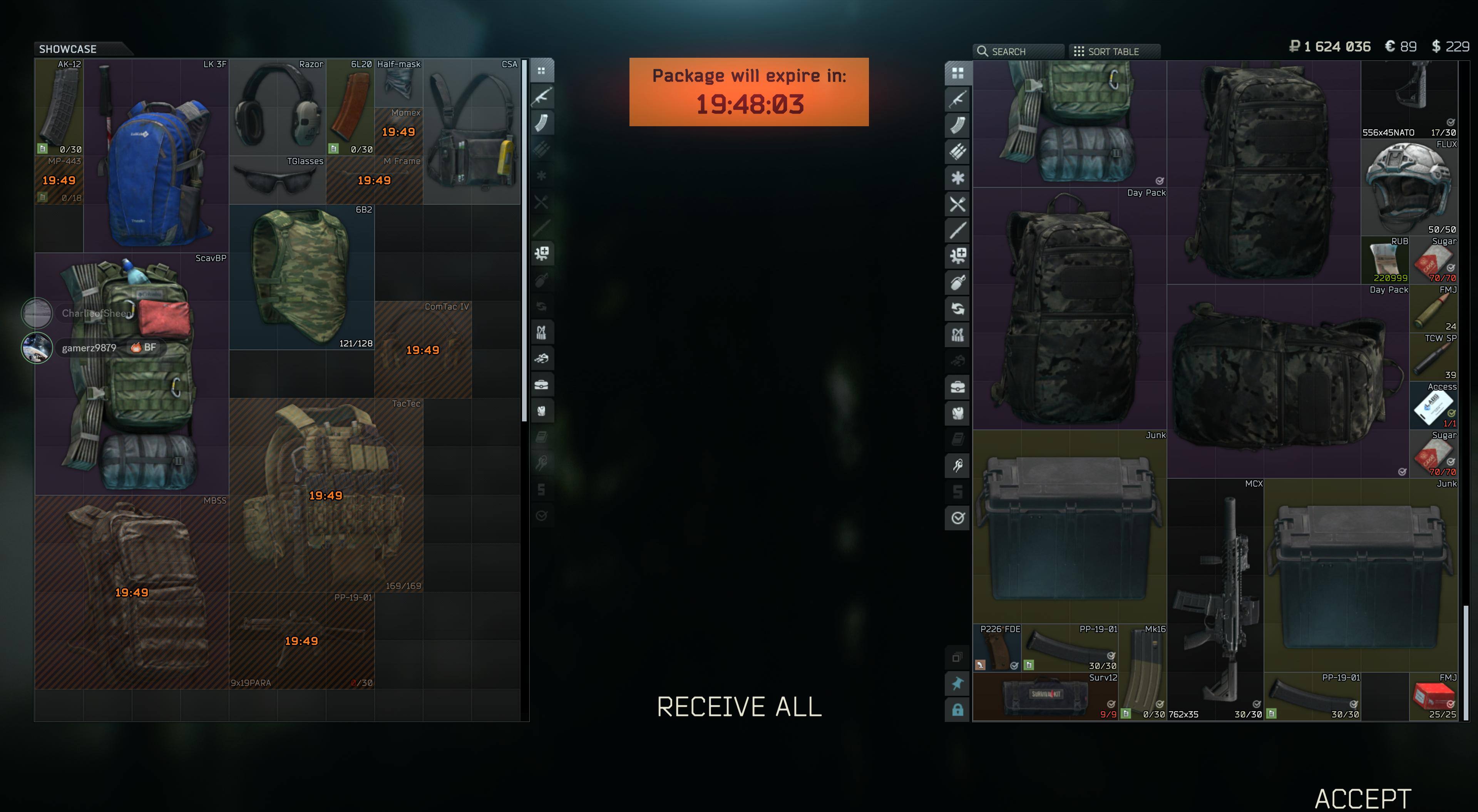The image size is (1478, 812).
Task: Select the FLUX helmet in stash
Action: [x=1409, y=187]
